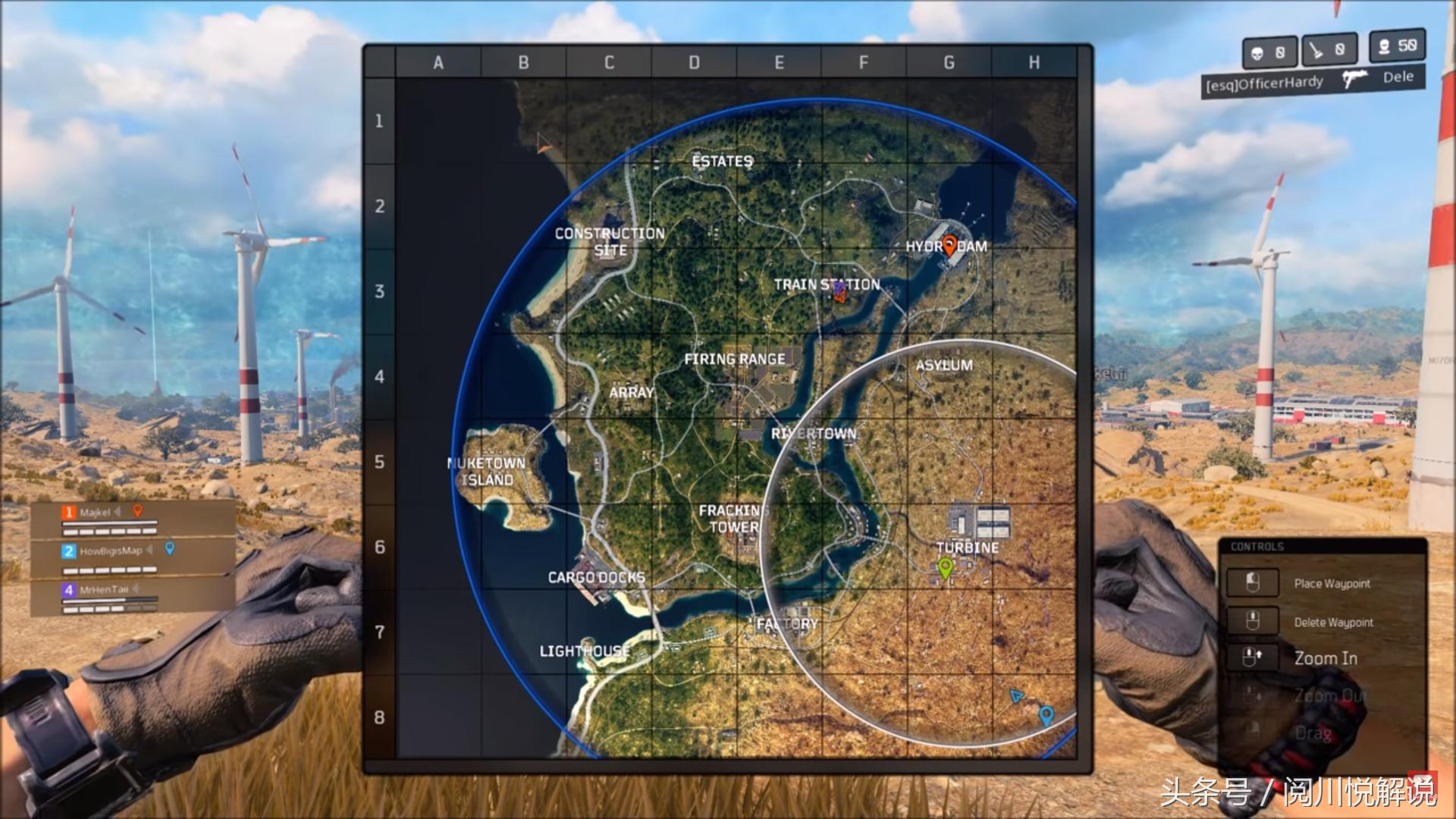
Task: Click the green waypoint pin near Turbine
Action: pos(945,566)
